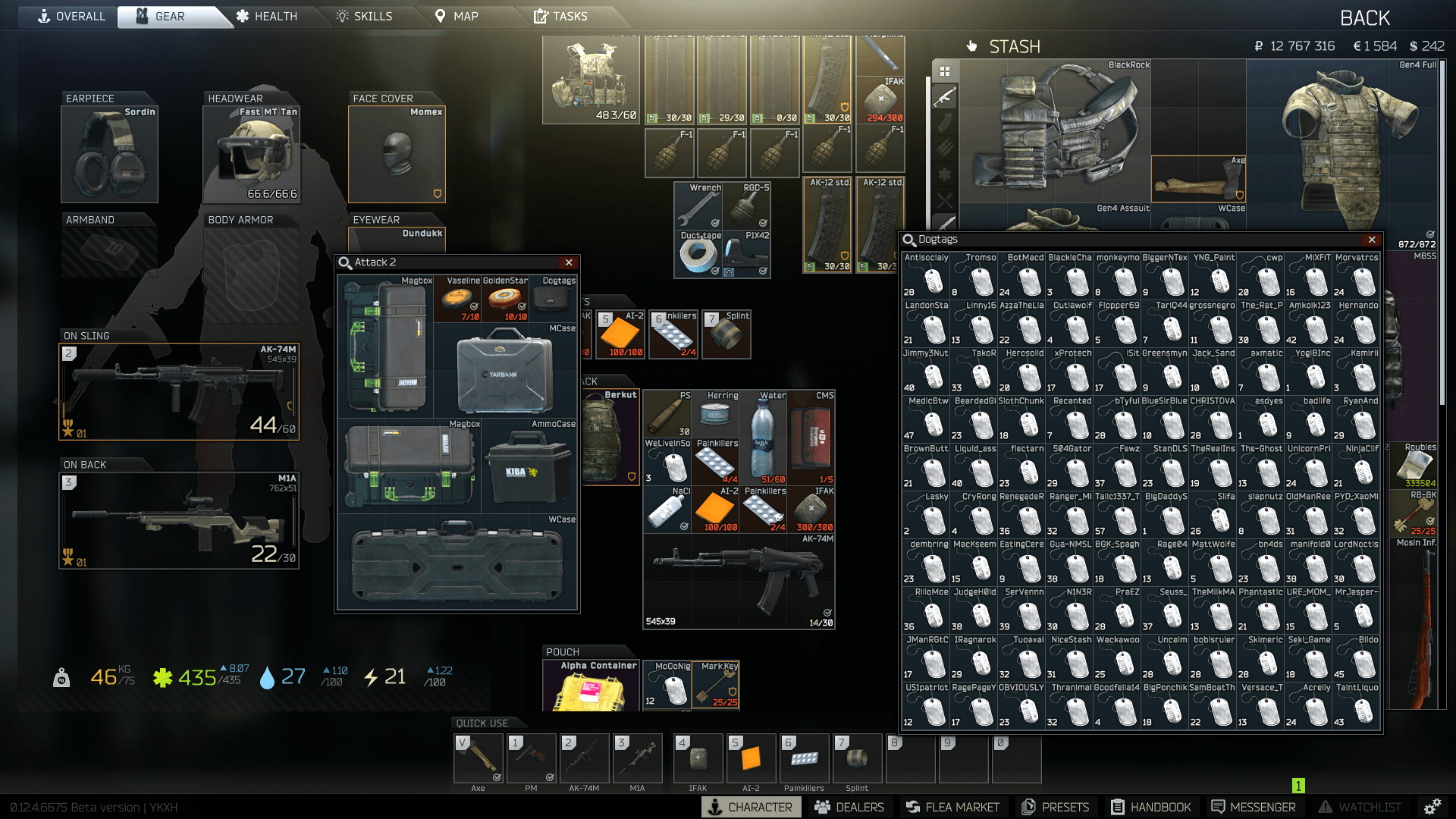Filter stash by magazines
This screenshot has height=819, width=1456.
[x=946, y=122]
